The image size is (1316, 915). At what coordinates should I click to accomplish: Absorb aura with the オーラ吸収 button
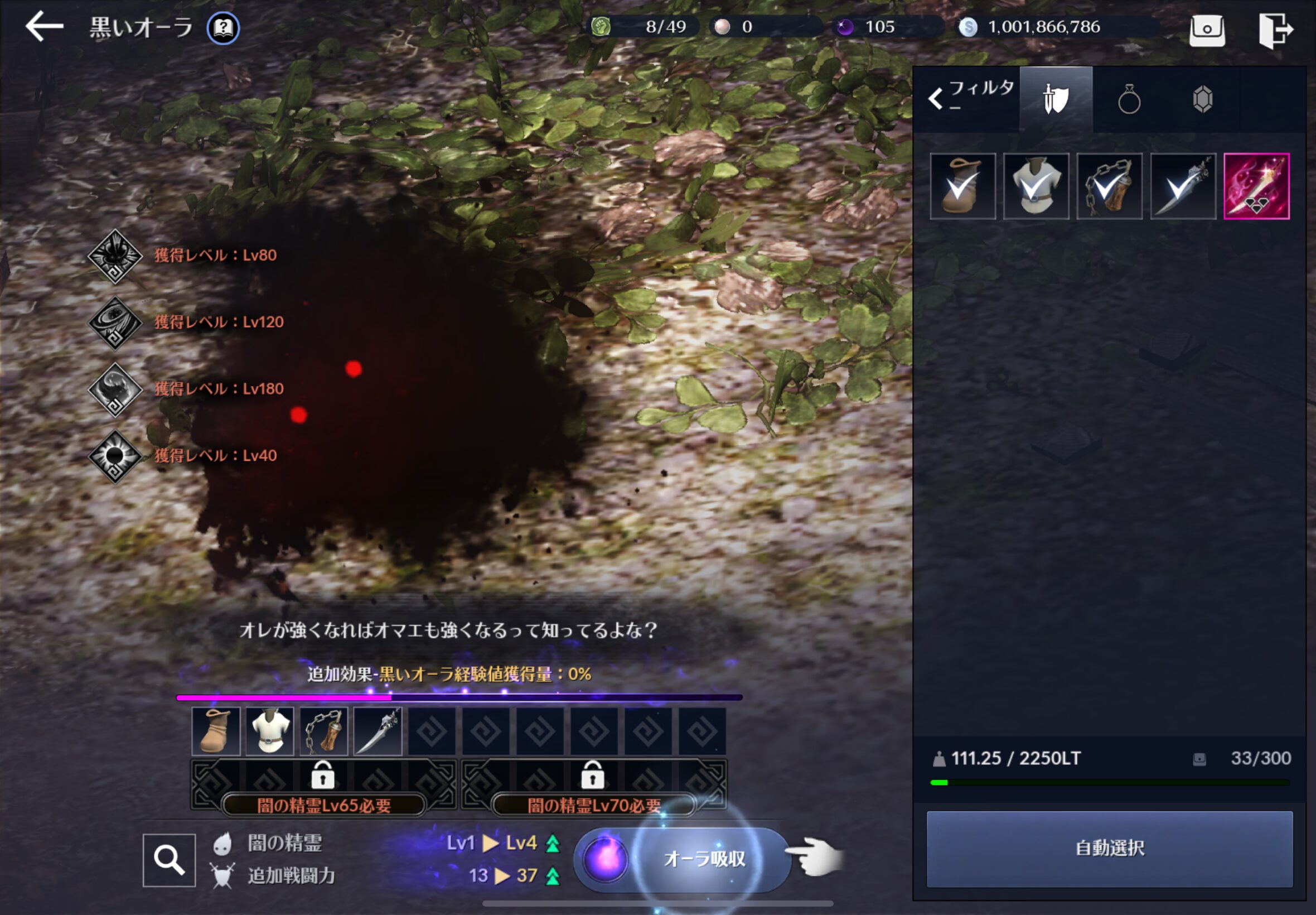[x=704, y=859]
